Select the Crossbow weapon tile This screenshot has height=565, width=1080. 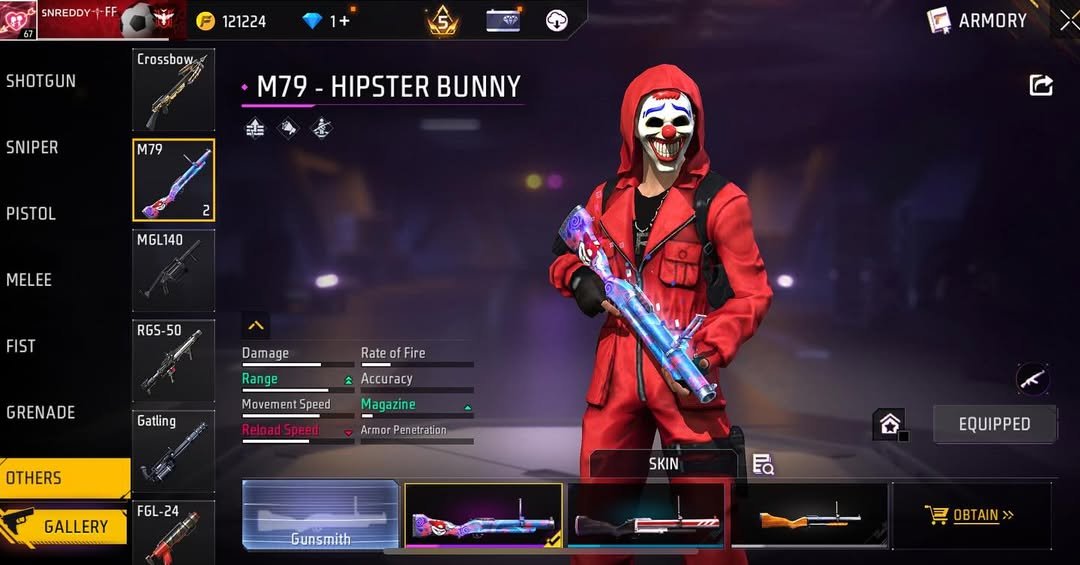pyautogui.click(x=173, y=90)
